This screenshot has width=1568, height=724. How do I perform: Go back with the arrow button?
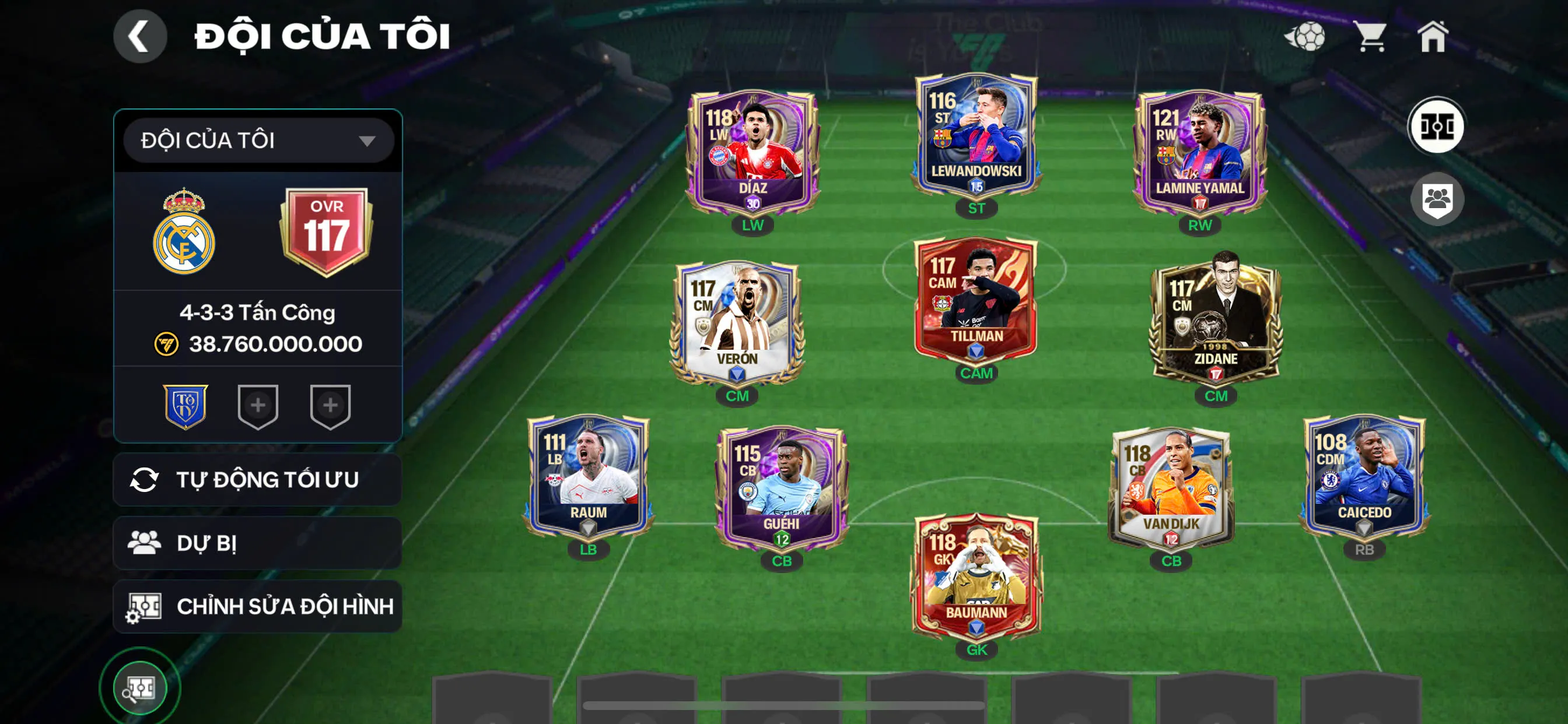[139, 37]
